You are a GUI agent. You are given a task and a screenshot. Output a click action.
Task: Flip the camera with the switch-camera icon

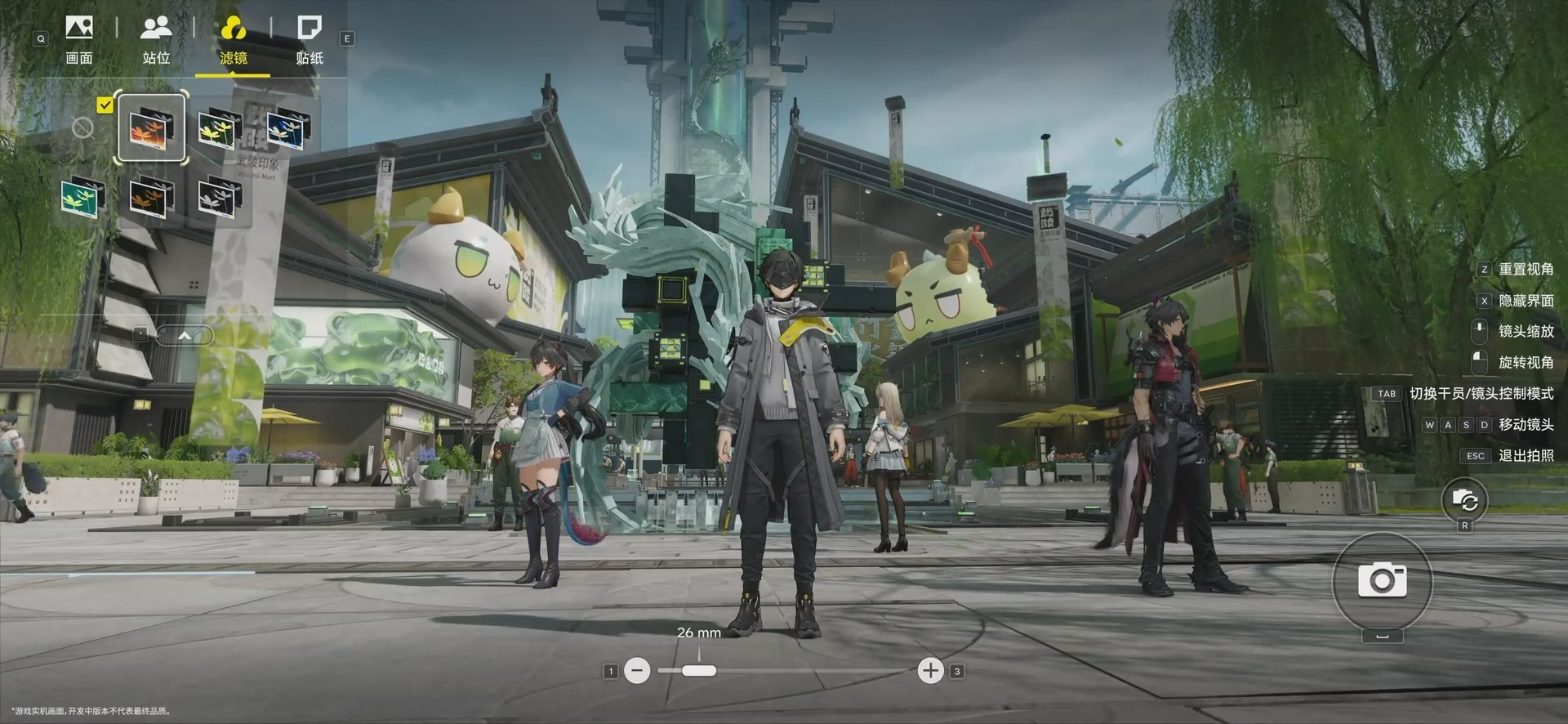(1464, 500)
